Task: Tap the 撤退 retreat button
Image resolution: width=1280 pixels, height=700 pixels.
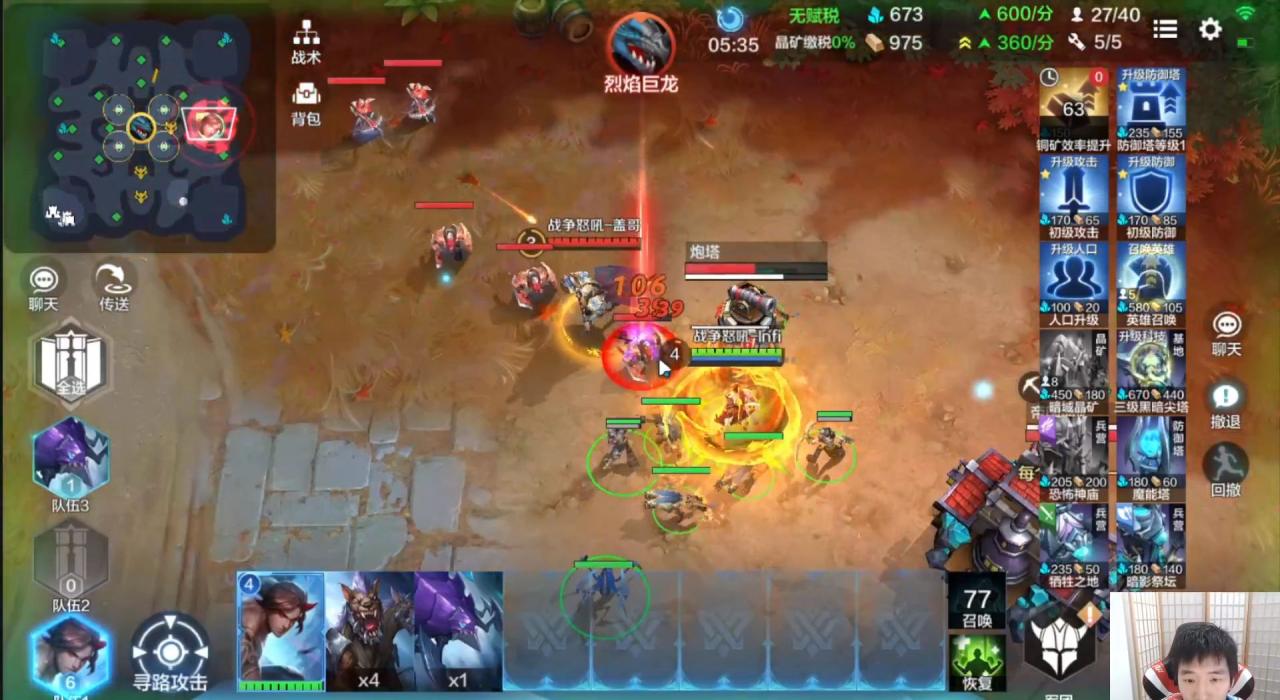Action: pyautogui.click(x=1226, y=404)
